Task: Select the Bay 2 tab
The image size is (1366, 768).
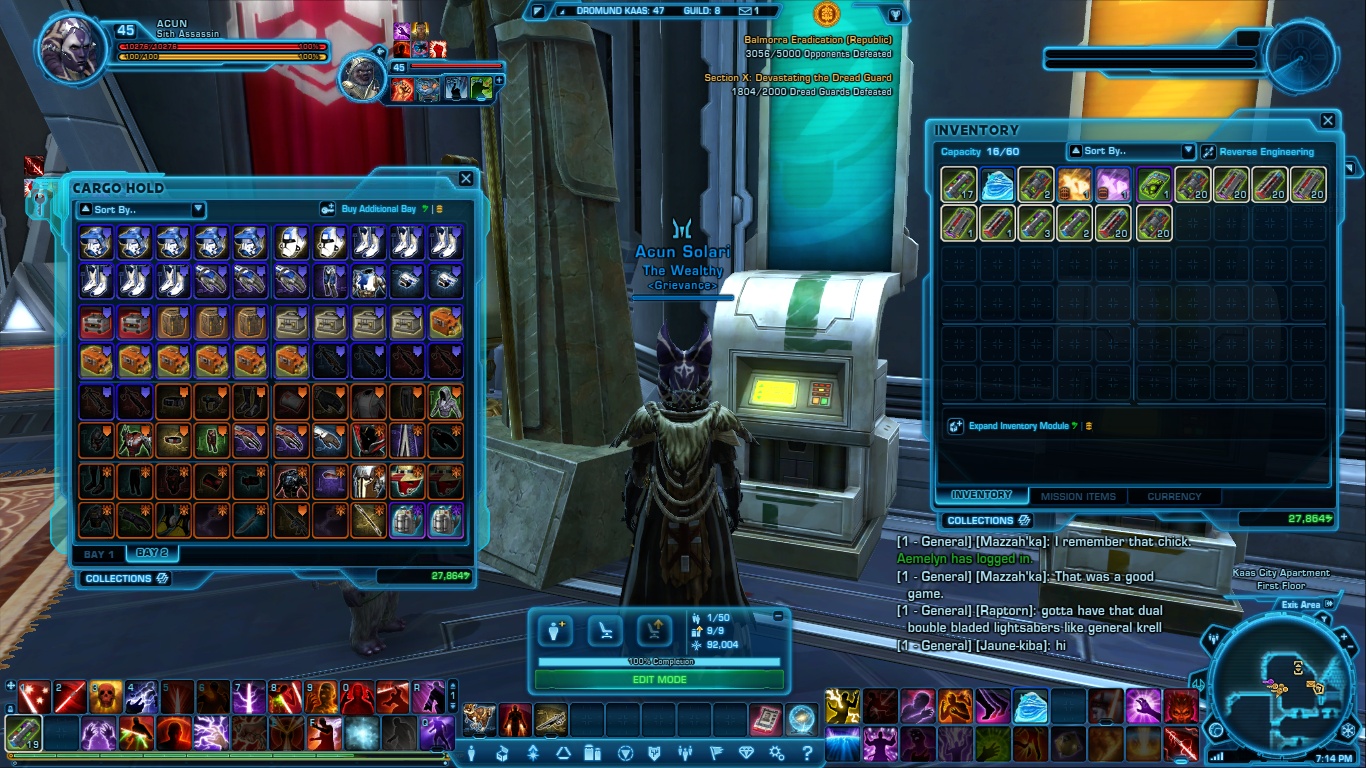Action: click(152, 553)
